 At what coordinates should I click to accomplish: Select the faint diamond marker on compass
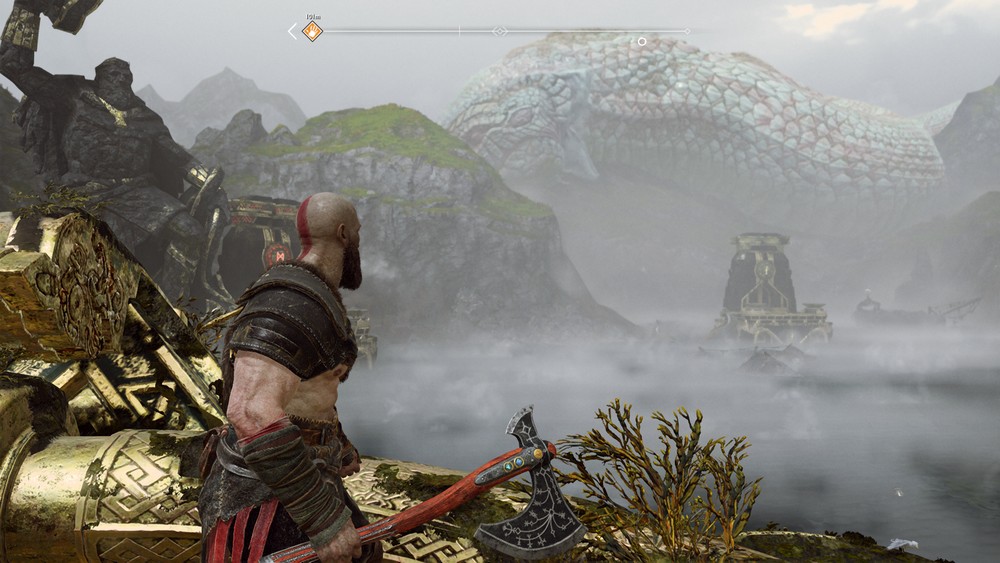tap(499, 32)
